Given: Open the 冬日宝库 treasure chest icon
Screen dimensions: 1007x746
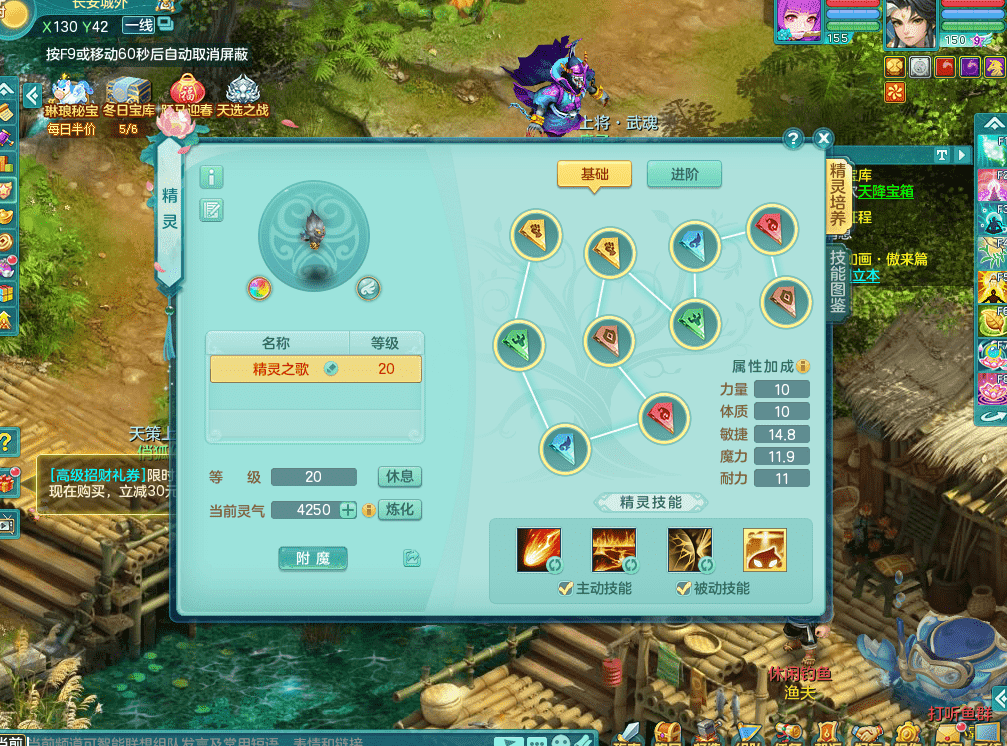Looking at the screenshot, I should (x=128, y=95).
